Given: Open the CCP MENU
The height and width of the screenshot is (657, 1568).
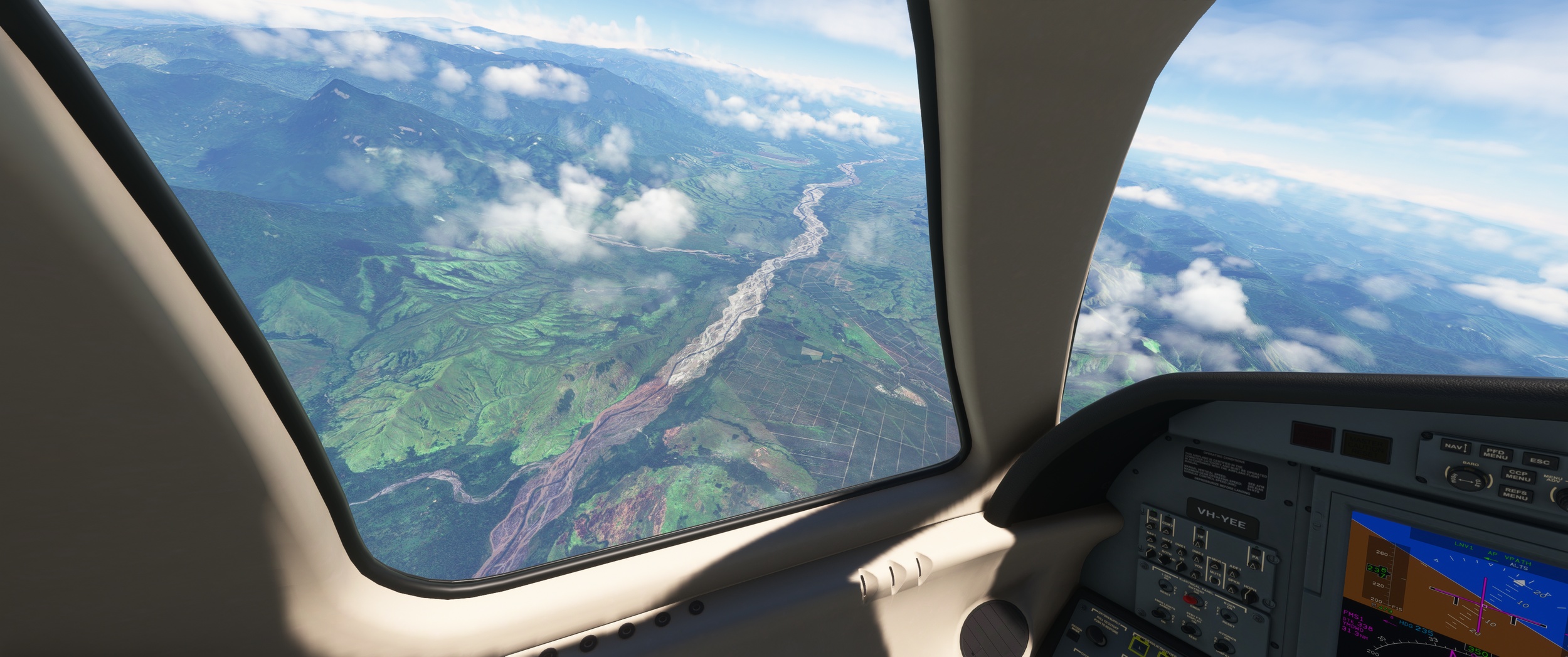Looking at the screenshot, I should click(x=1518, y=475).
